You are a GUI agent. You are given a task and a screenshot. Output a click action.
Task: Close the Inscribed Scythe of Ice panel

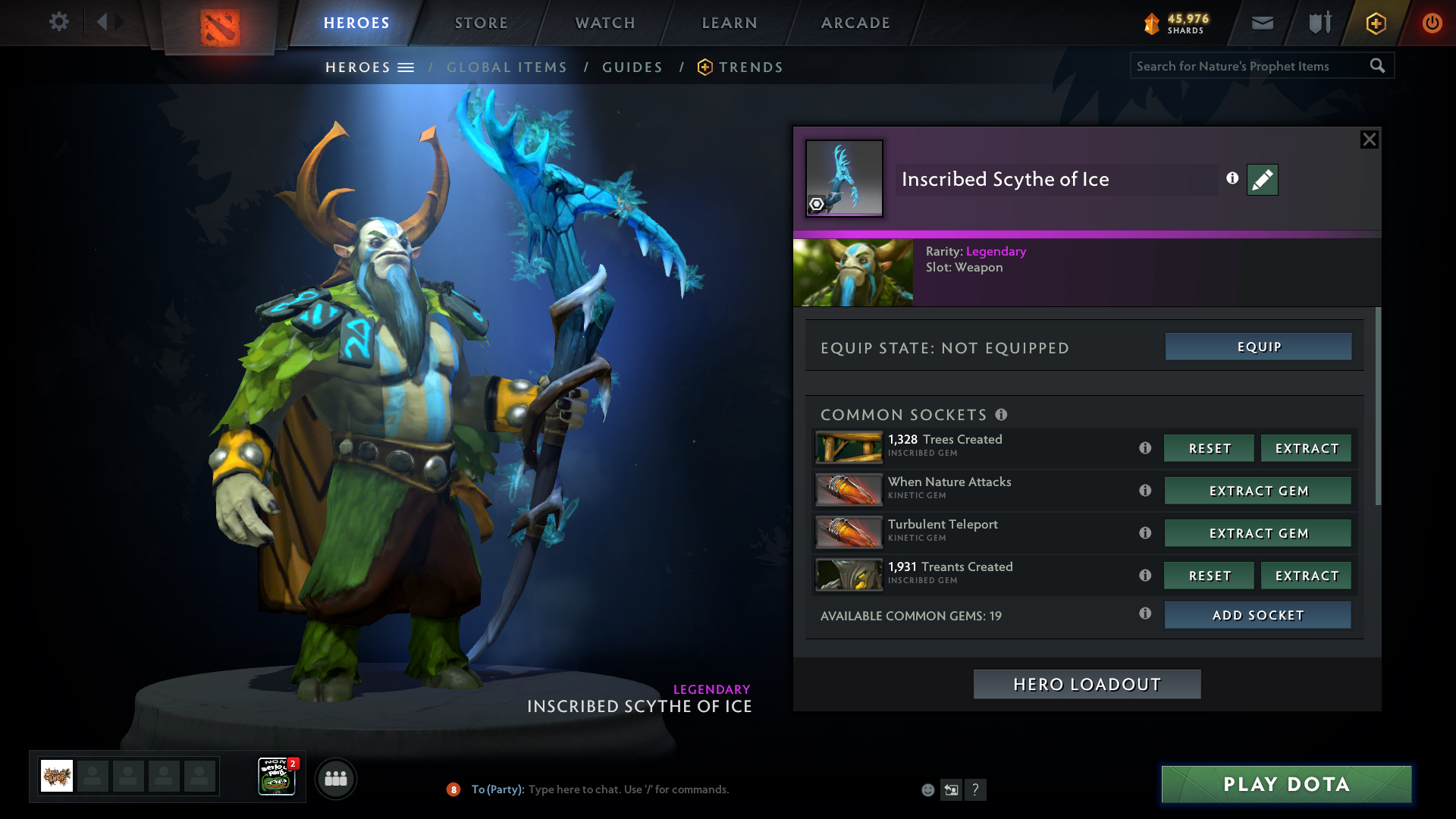point(1369,140)
